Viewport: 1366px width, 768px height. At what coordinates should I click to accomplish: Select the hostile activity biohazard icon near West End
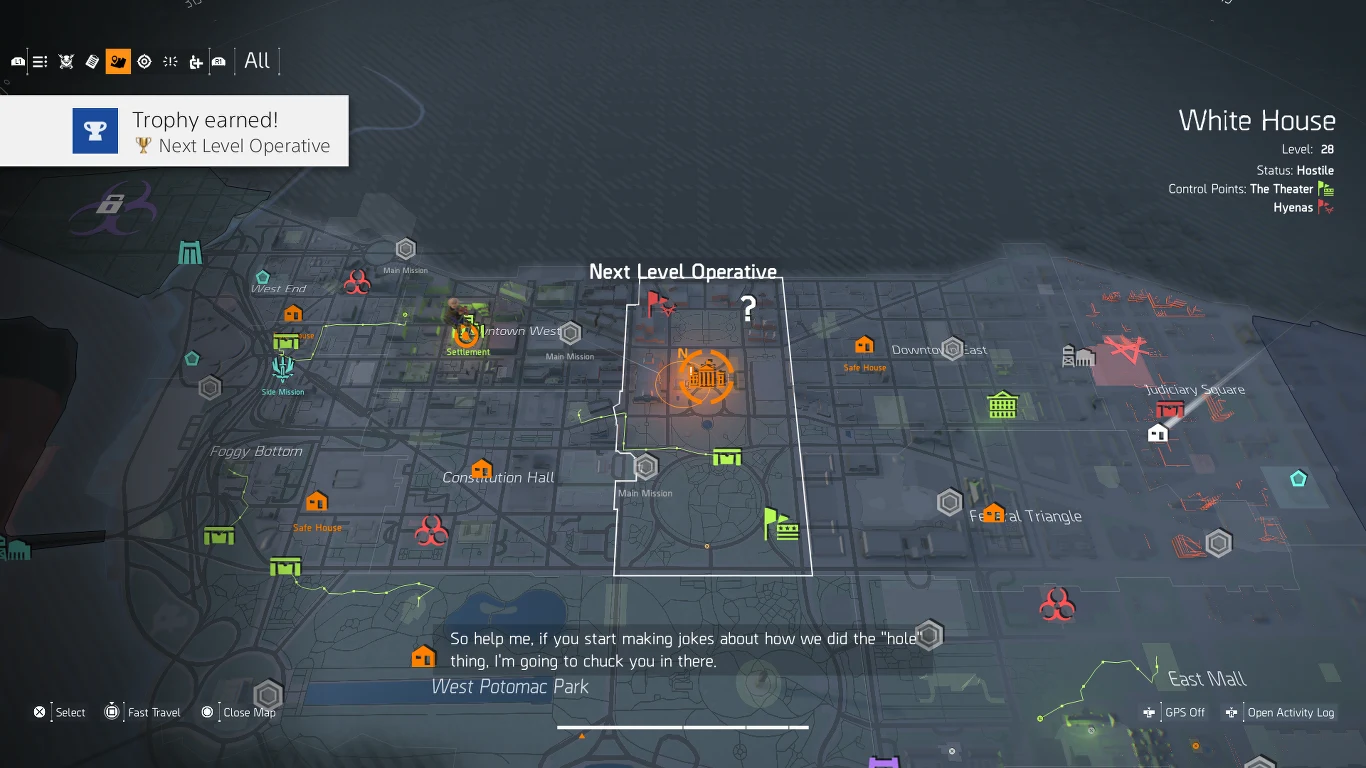pos(358,281)
